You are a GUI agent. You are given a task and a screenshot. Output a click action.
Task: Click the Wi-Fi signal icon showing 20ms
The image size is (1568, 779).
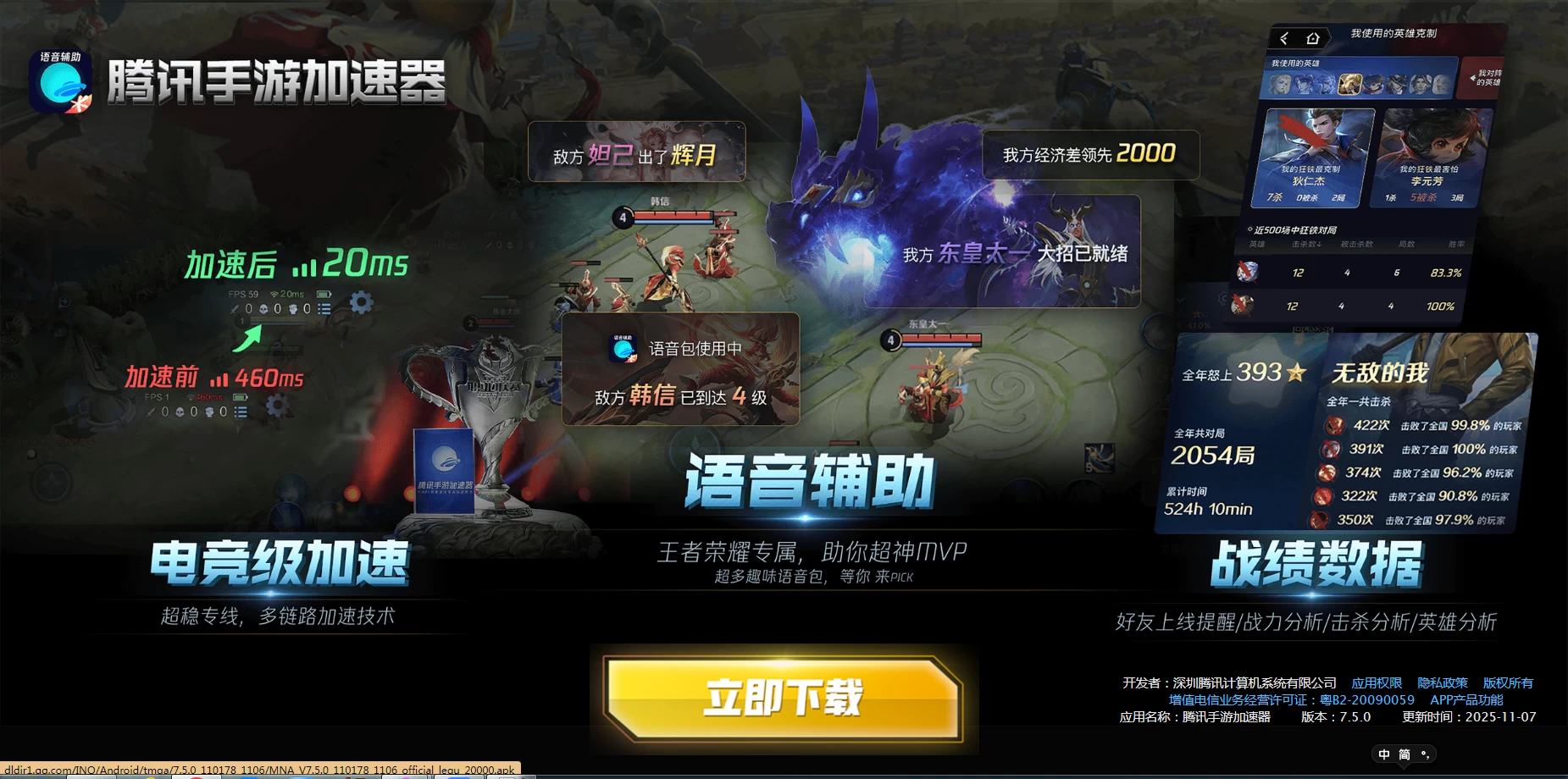pos(274,295)
